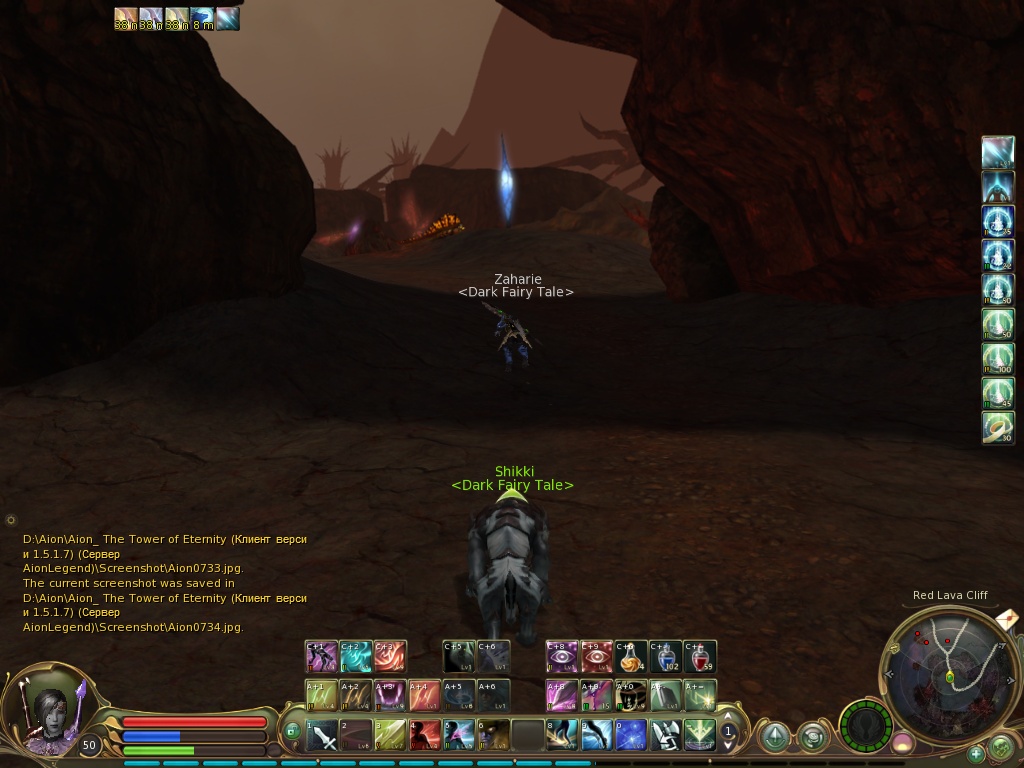This screenshot has height=768, width=1024.
Task: Click the winged flight gauge emblem
Action: [x=865, y=725]
